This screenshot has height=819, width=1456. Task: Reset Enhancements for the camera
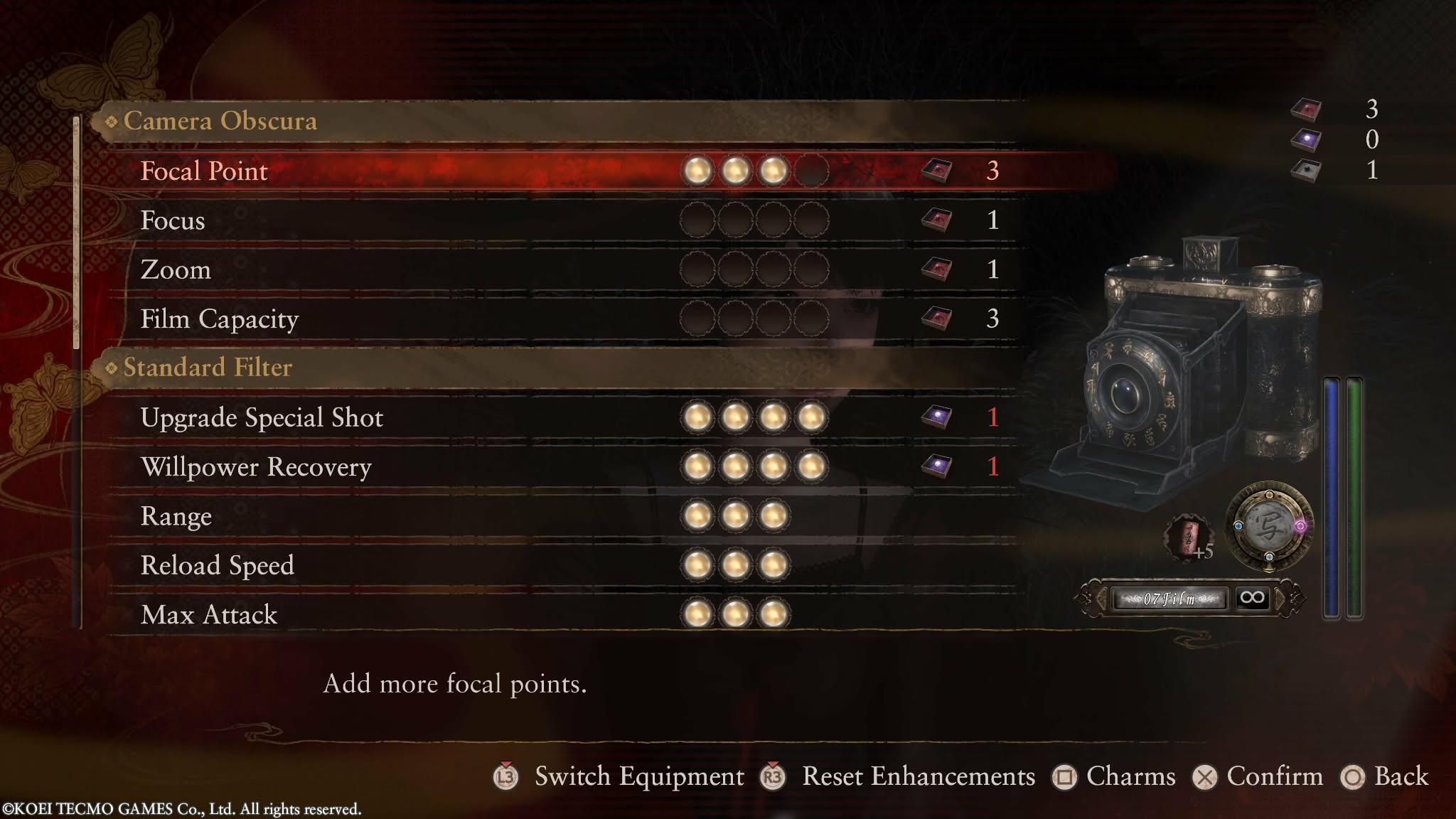tap(918, 776)
